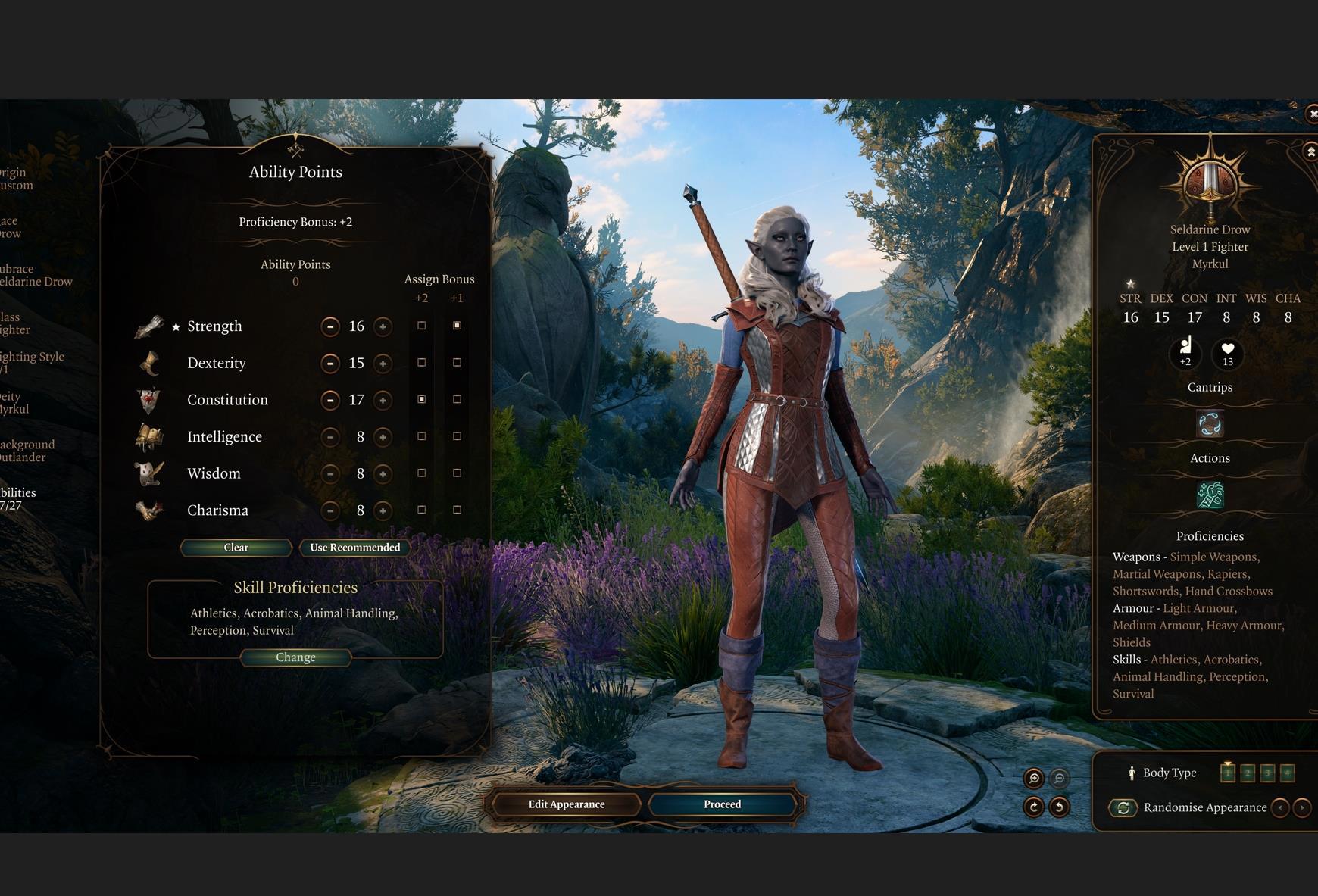Decrease Strength by one point
This screenshot has width=1318, height=896.
(329, 326)
